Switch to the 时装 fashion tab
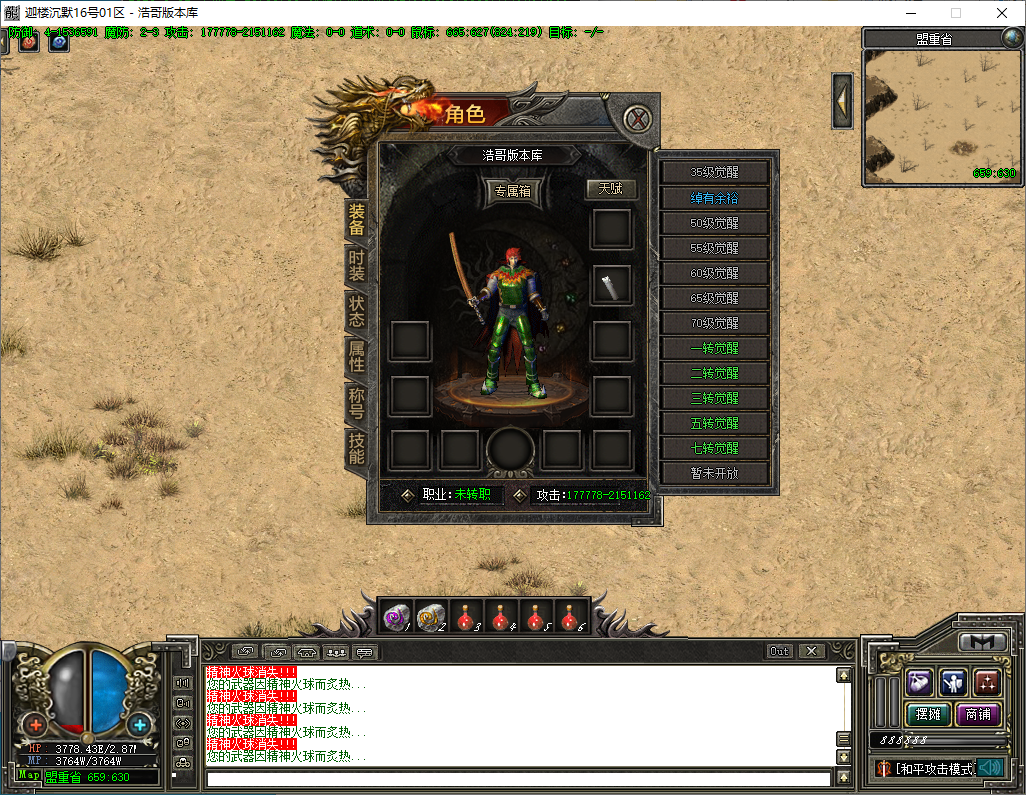Screen dimensions: 1026x795 (356, 266)
